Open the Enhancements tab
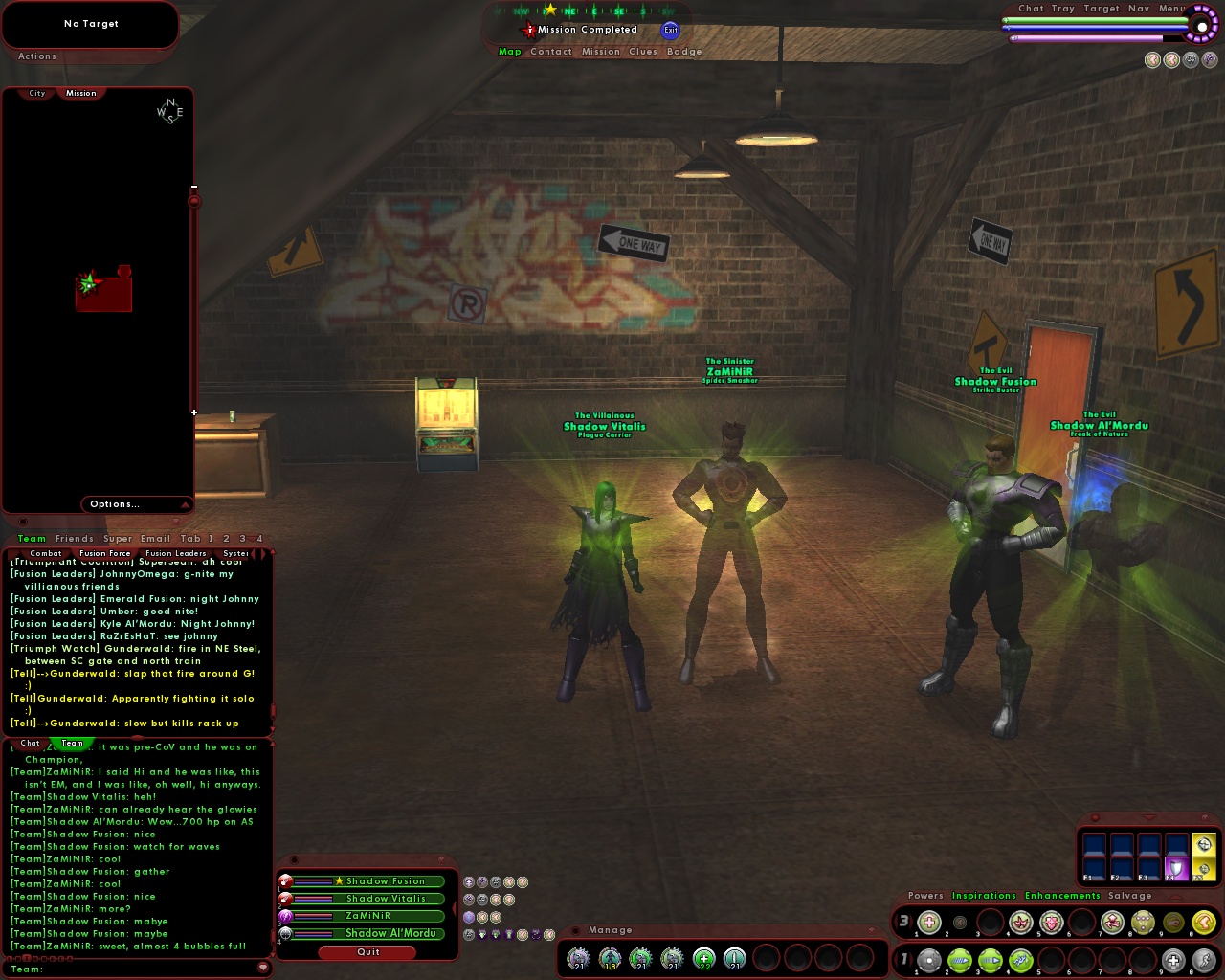Image resolution: width=1225 pixels, height=980 pixels. coord(1062,896)
